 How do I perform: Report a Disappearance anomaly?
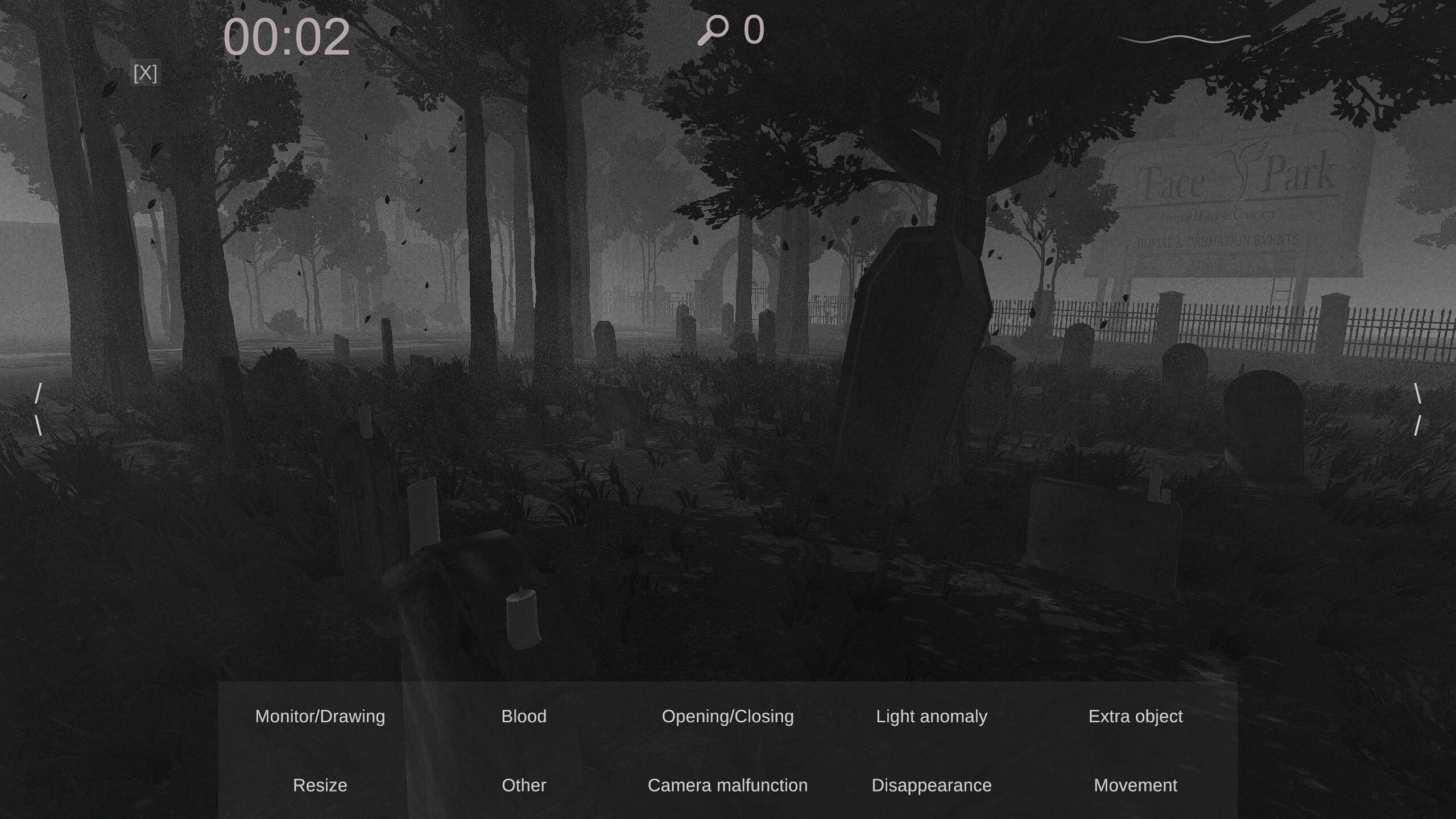(x=932, y=785)
